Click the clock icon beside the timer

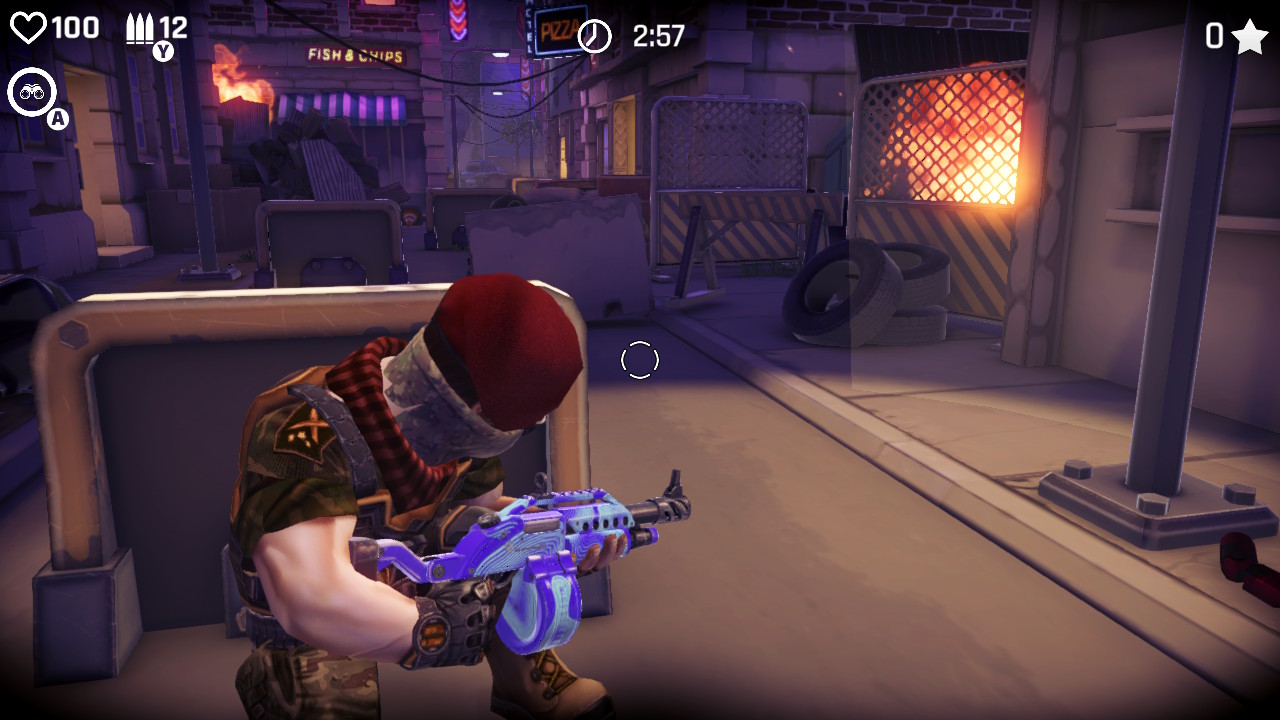(594, 35)
